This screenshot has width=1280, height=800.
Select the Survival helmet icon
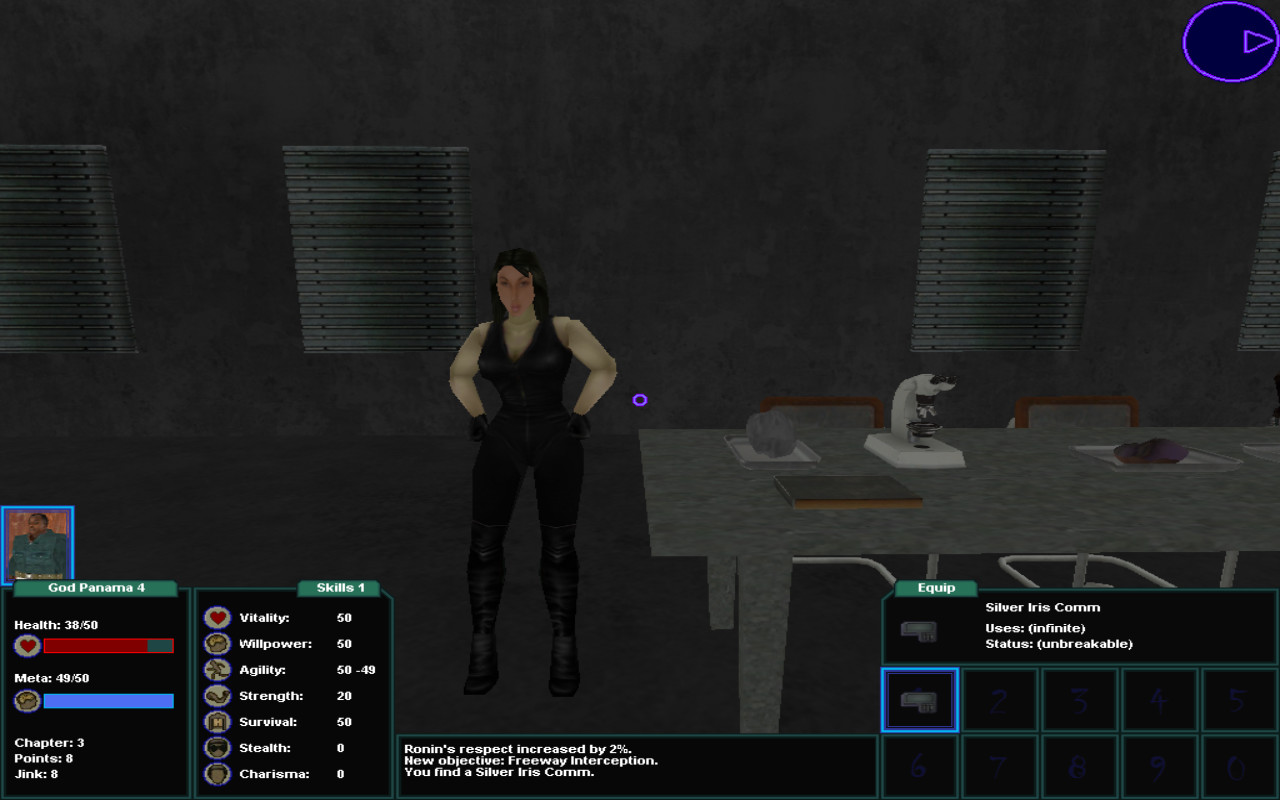click(216, 721)
